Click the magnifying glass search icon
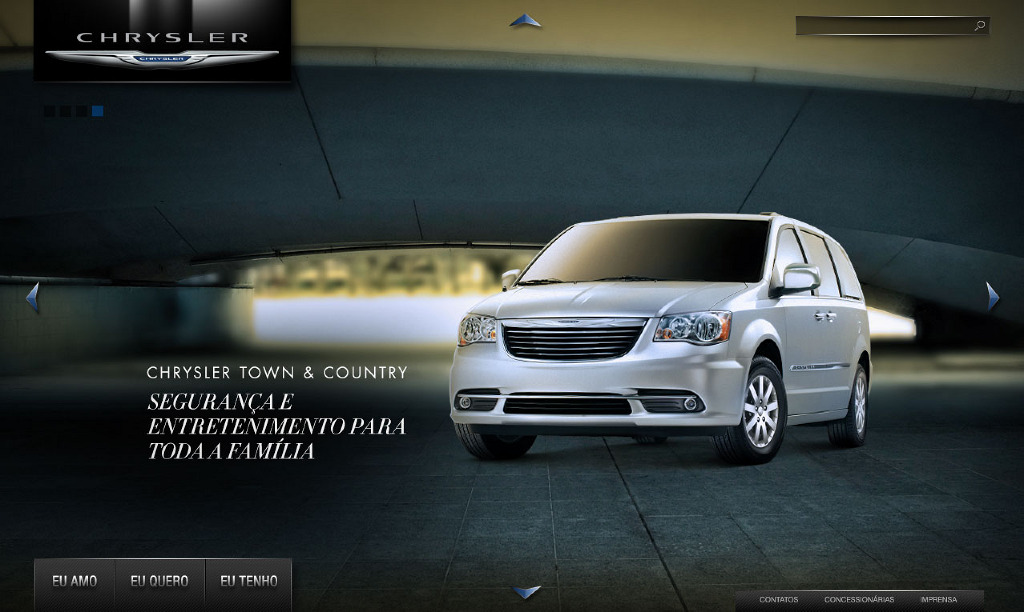The image size is (1024, 612). coord(980,26)
